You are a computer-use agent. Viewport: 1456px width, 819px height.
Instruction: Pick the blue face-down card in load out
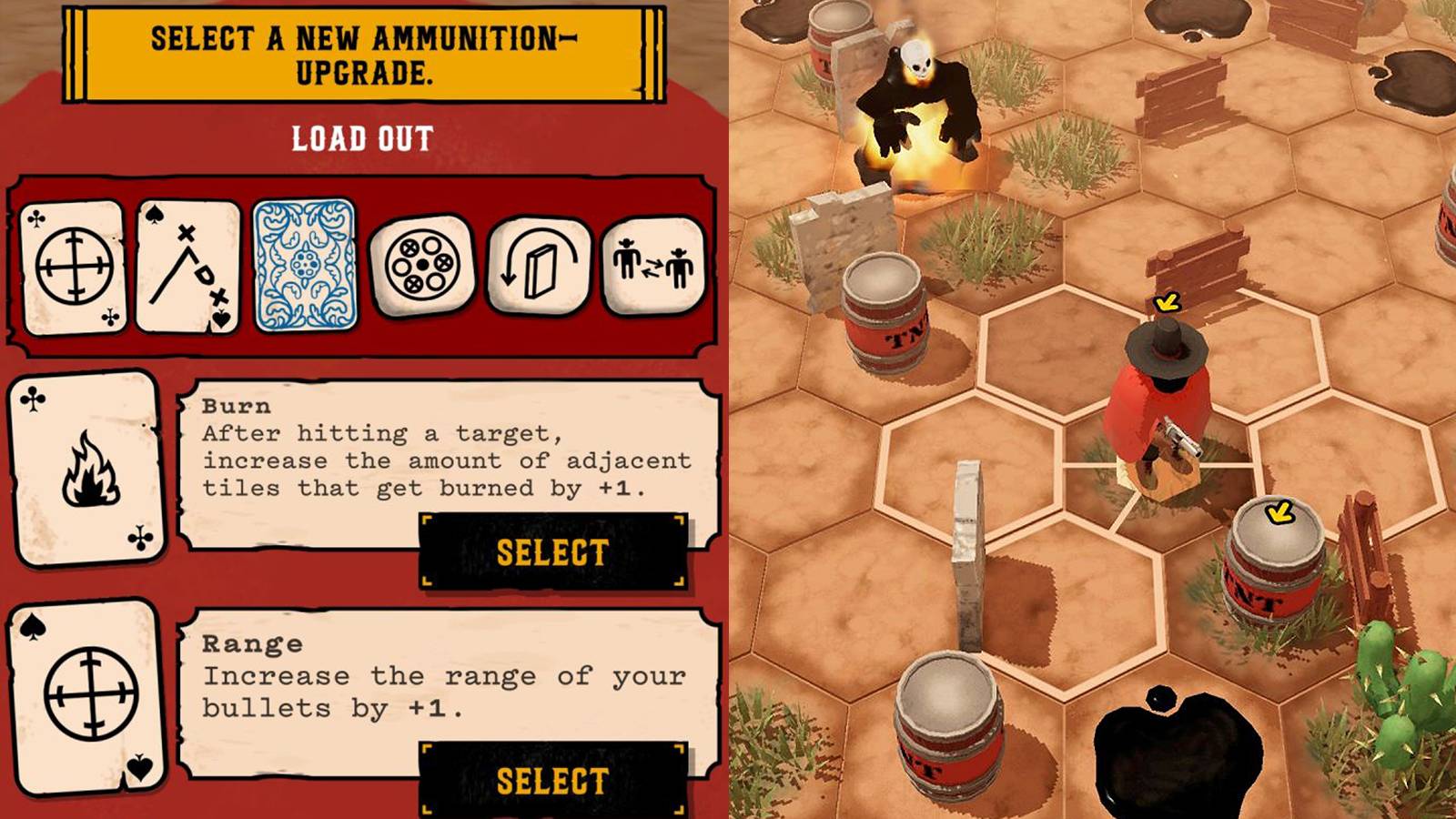click(305, 265)
